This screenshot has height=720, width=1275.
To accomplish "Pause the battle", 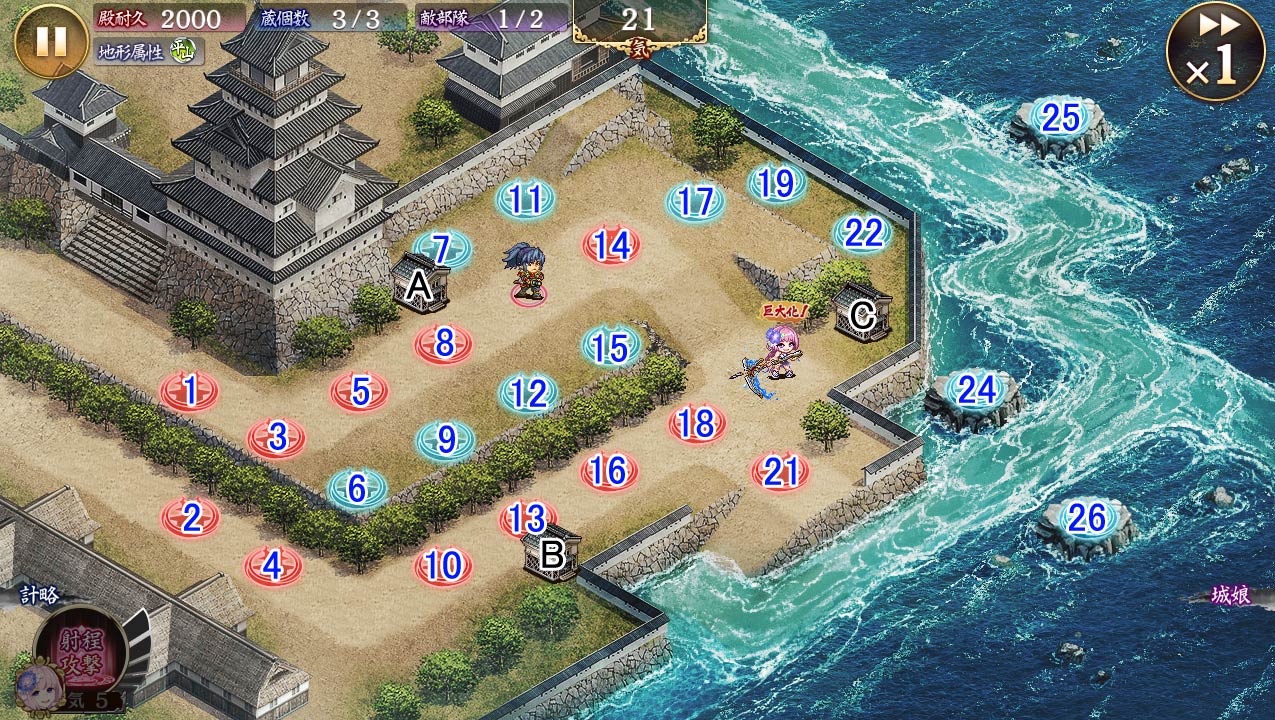I will (x=50, y=42).
